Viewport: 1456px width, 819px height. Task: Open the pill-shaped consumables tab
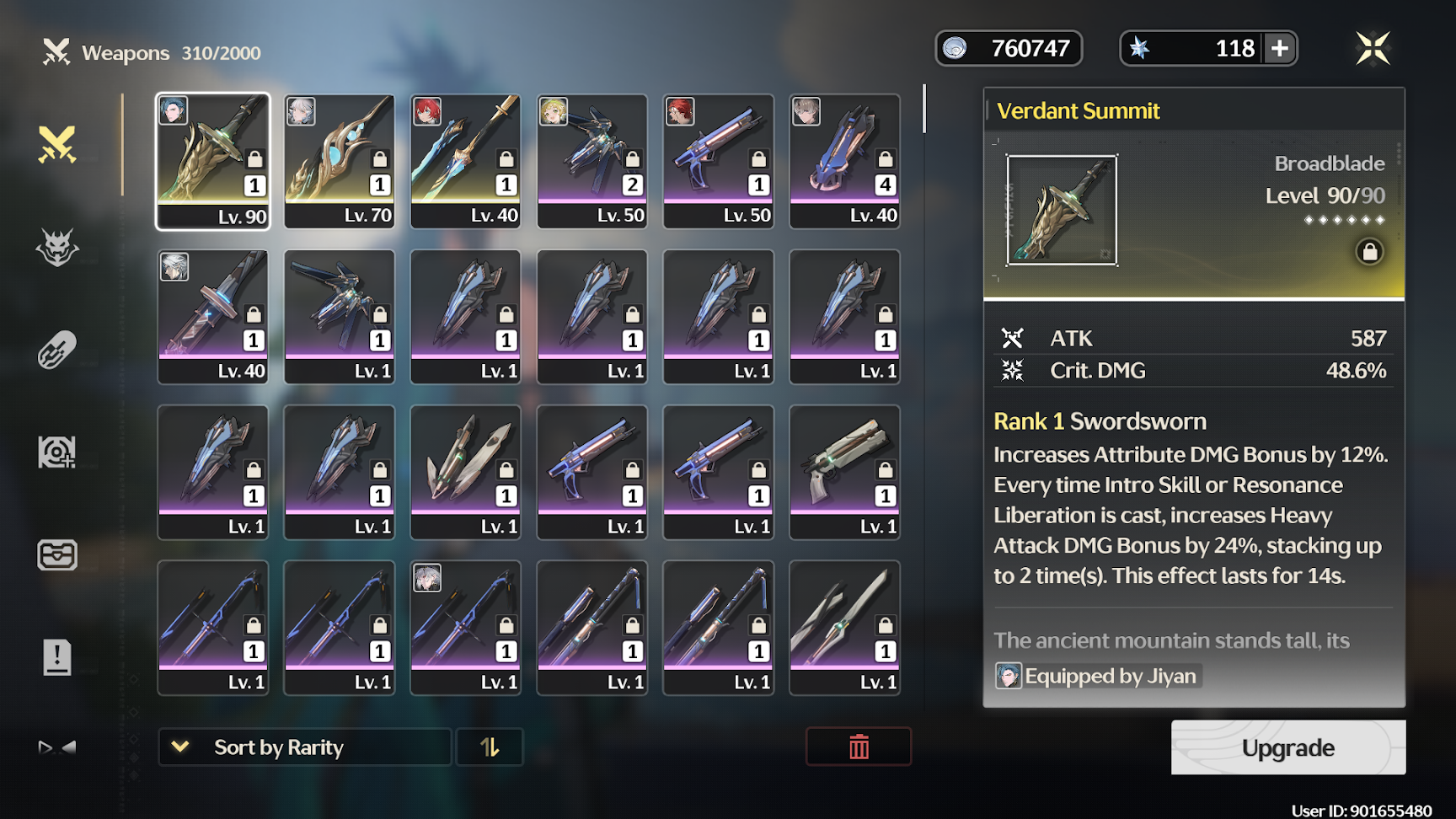57,350
